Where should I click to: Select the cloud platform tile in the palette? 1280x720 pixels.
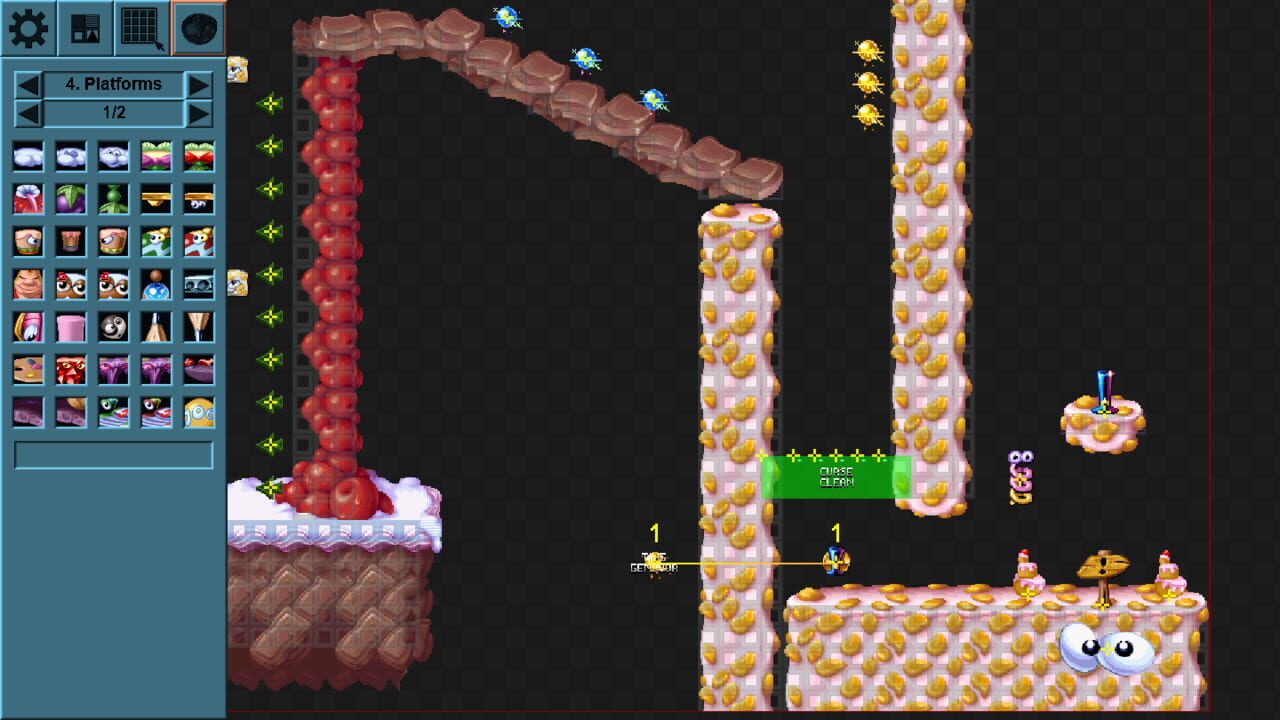pyautogui.click(x=27, y=157)
